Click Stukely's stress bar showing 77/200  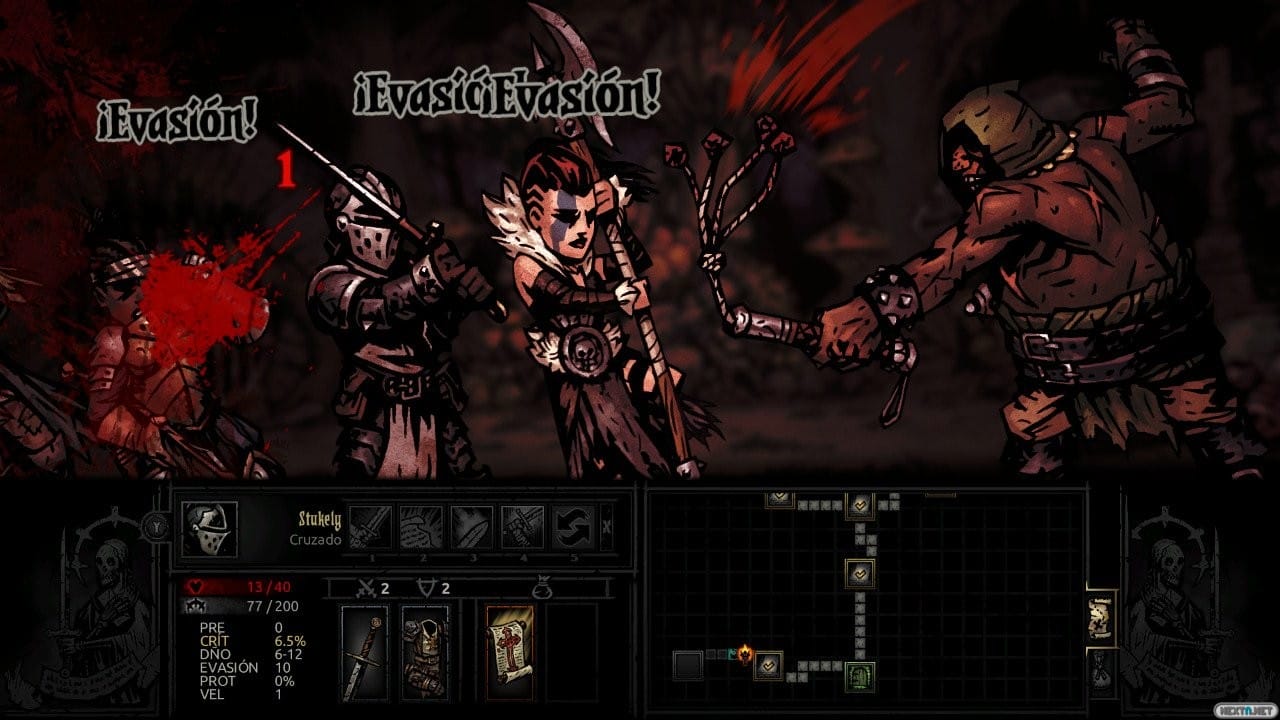(x=254, y=607)
